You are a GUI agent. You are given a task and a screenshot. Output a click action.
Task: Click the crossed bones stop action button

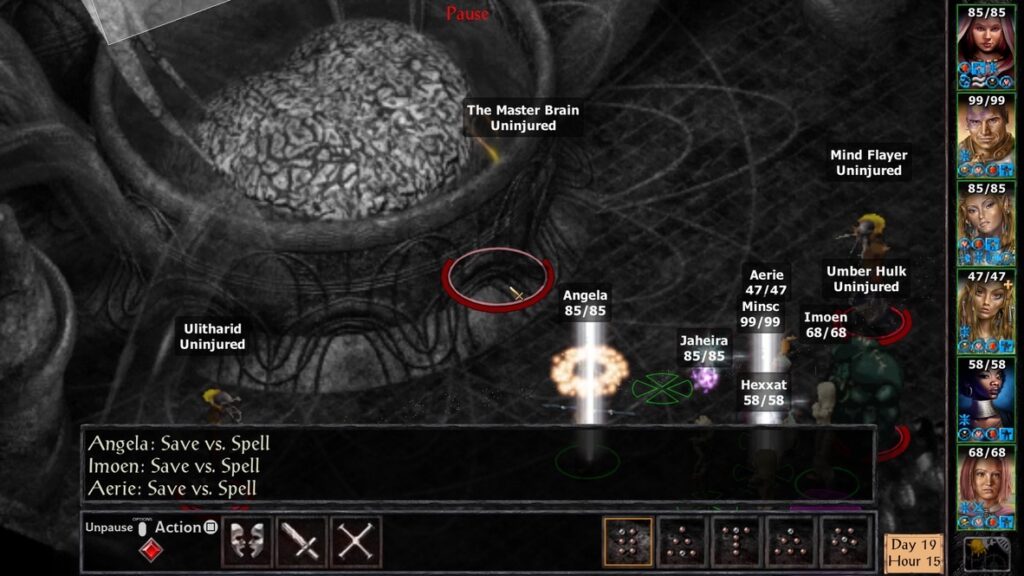[x=356, y=541]
